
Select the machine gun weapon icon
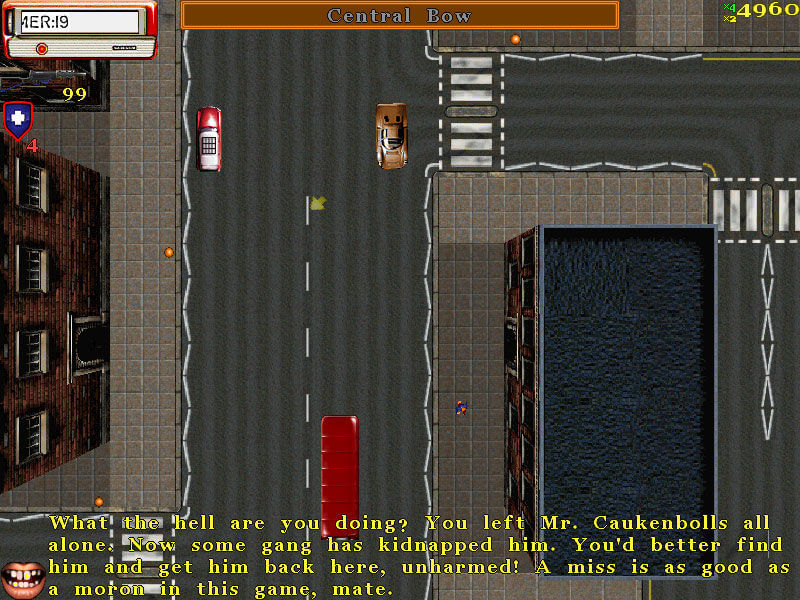click(40, 76)
